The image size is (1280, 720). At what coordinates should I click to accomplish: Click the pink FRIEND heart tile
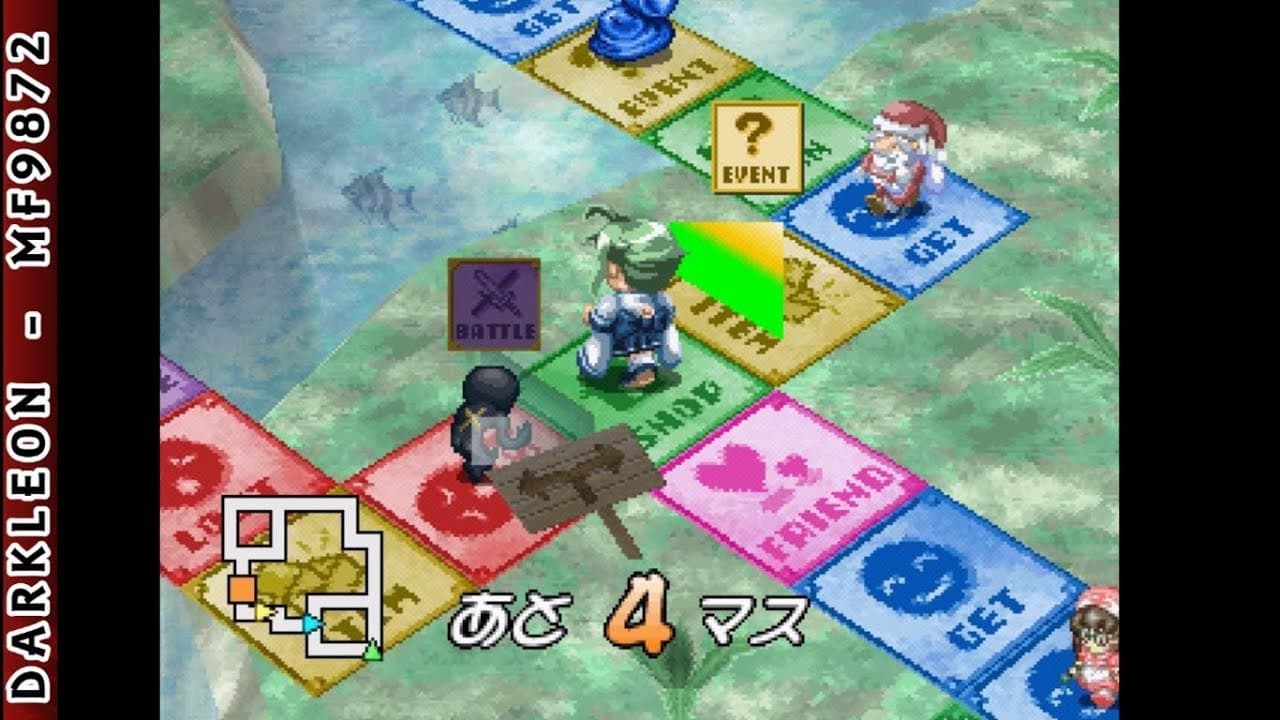(x=800, y=490)
